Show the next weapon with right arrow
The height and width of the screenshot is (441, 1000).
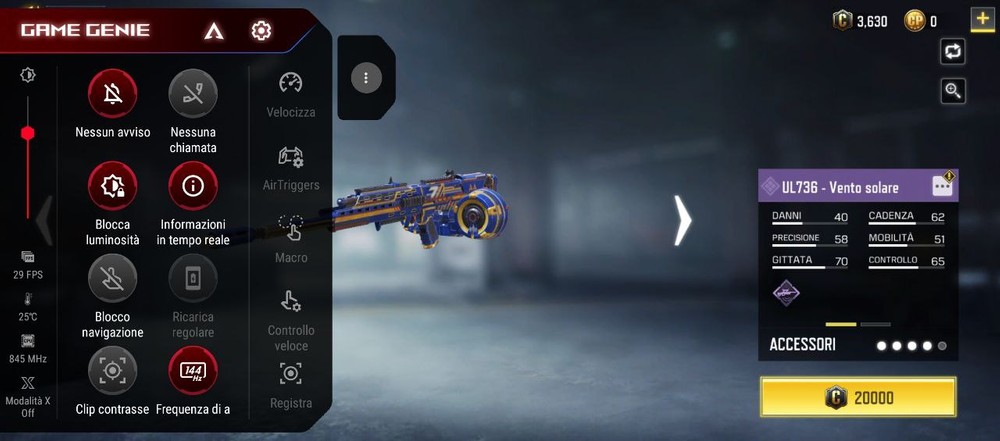coord(682,220)
